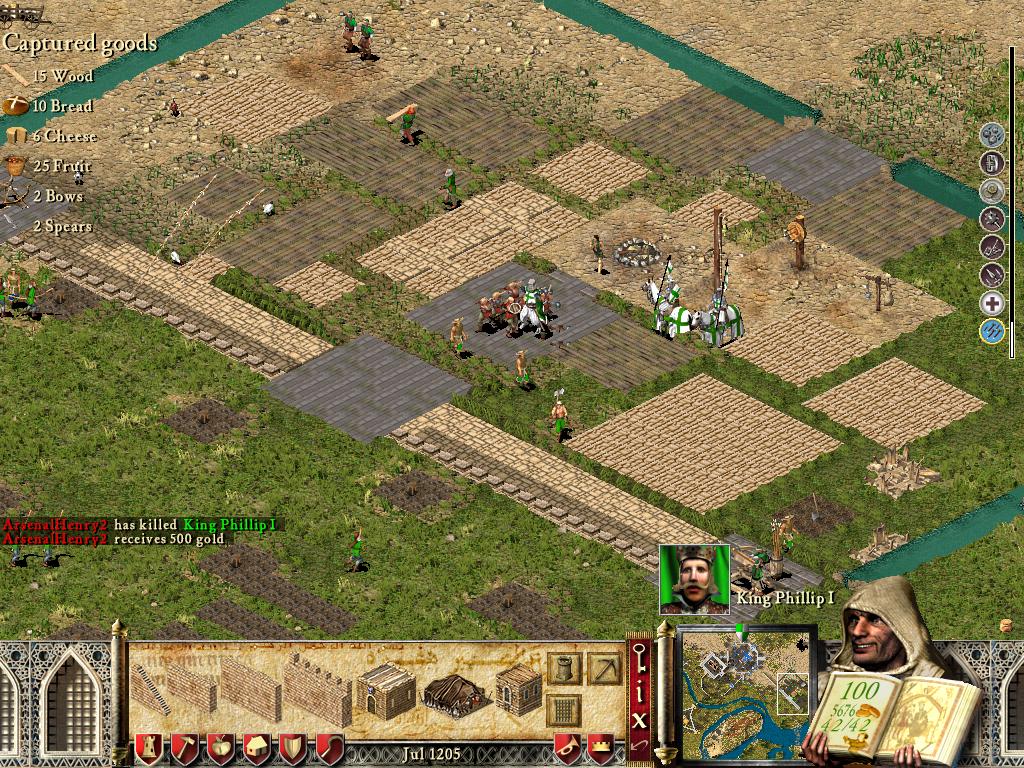
Task: Select the small stone gatehouse building
Action: tap(386, 688)
